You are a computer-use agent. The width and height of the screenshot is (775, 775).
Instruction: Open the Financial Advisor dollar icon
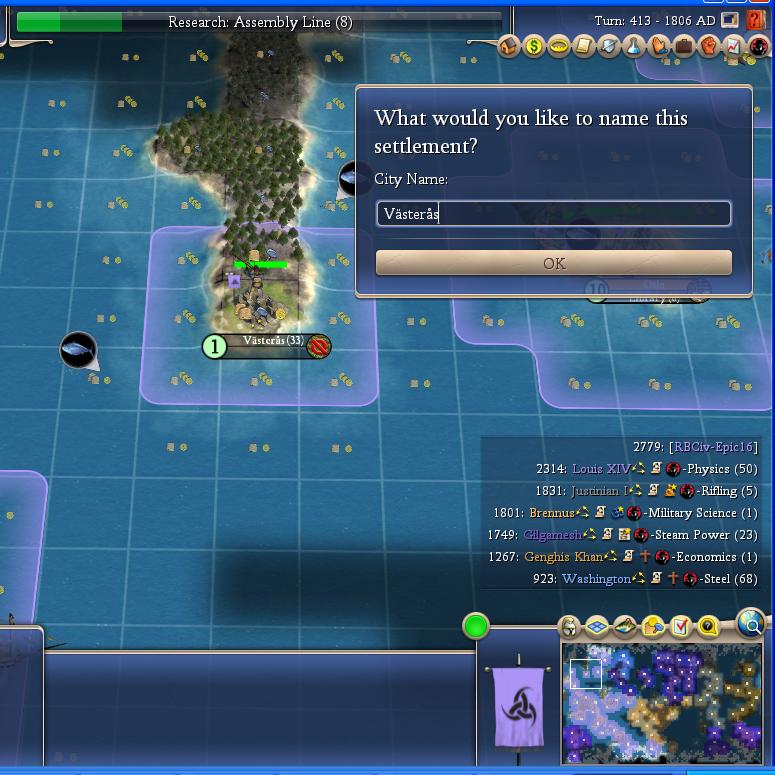534,46
